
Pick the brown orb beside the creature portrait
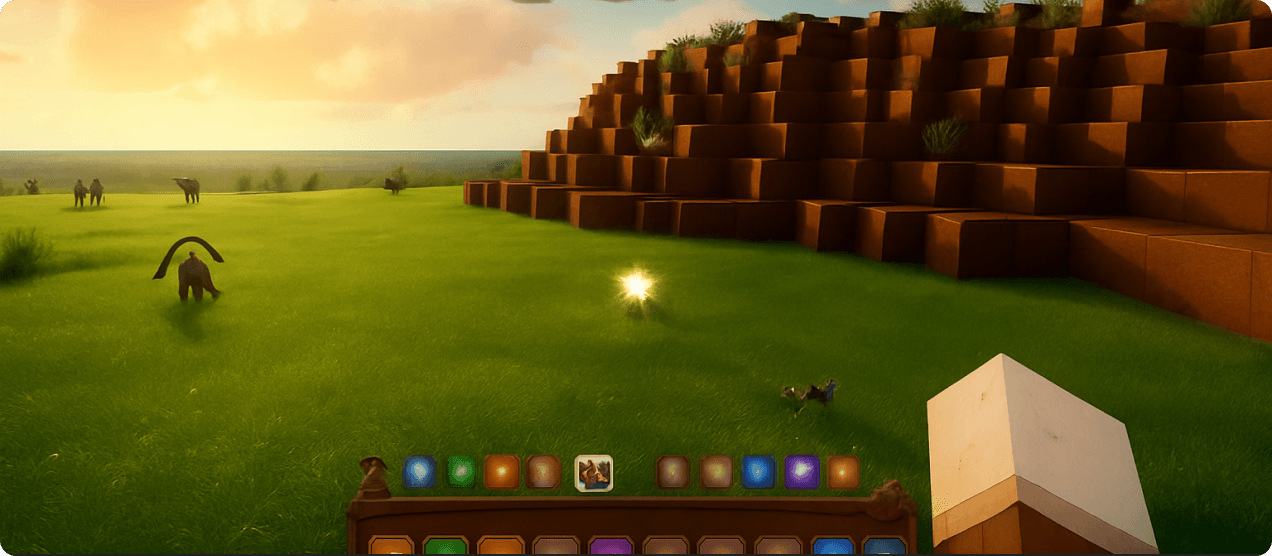[x=543, y=472]
